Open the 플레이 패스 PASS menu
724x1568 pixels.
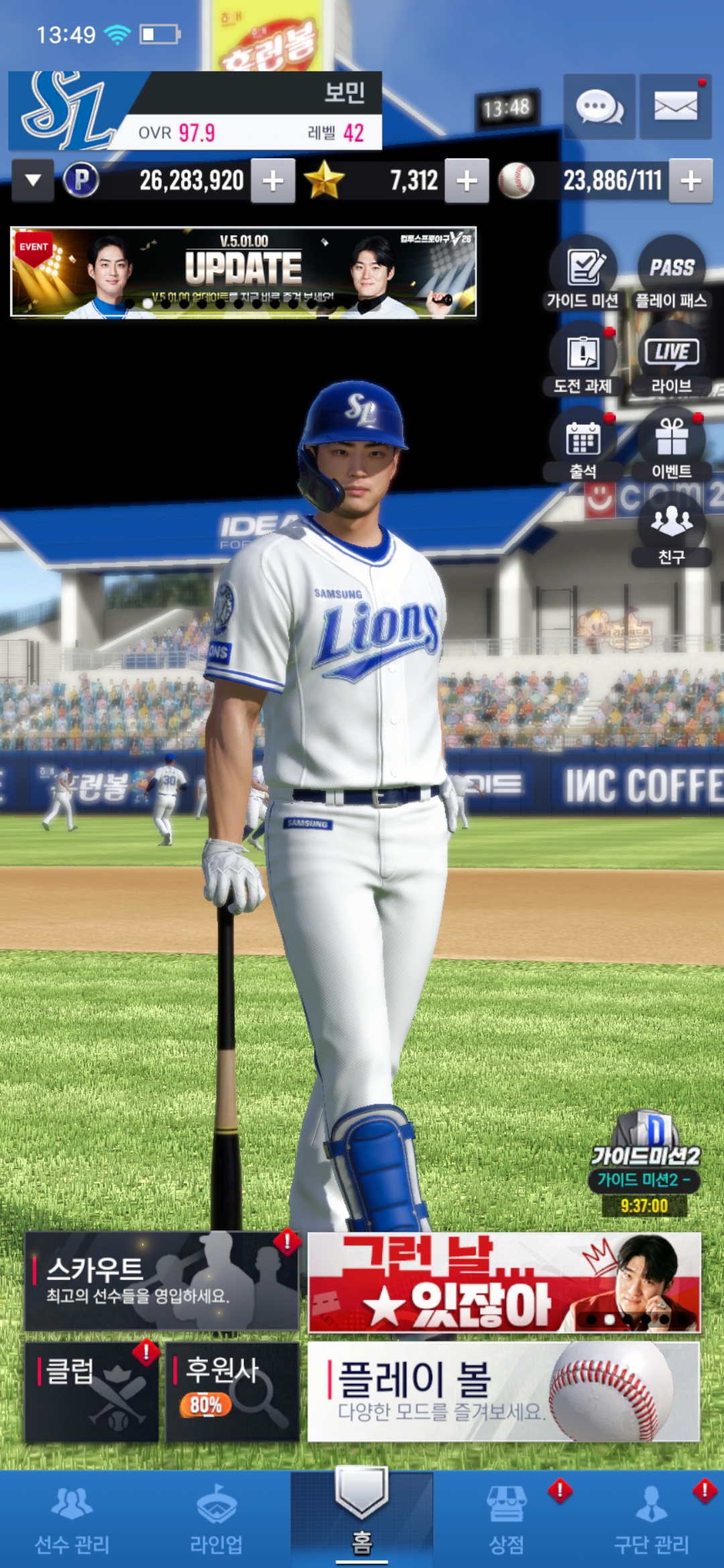[x=671, y=276]
